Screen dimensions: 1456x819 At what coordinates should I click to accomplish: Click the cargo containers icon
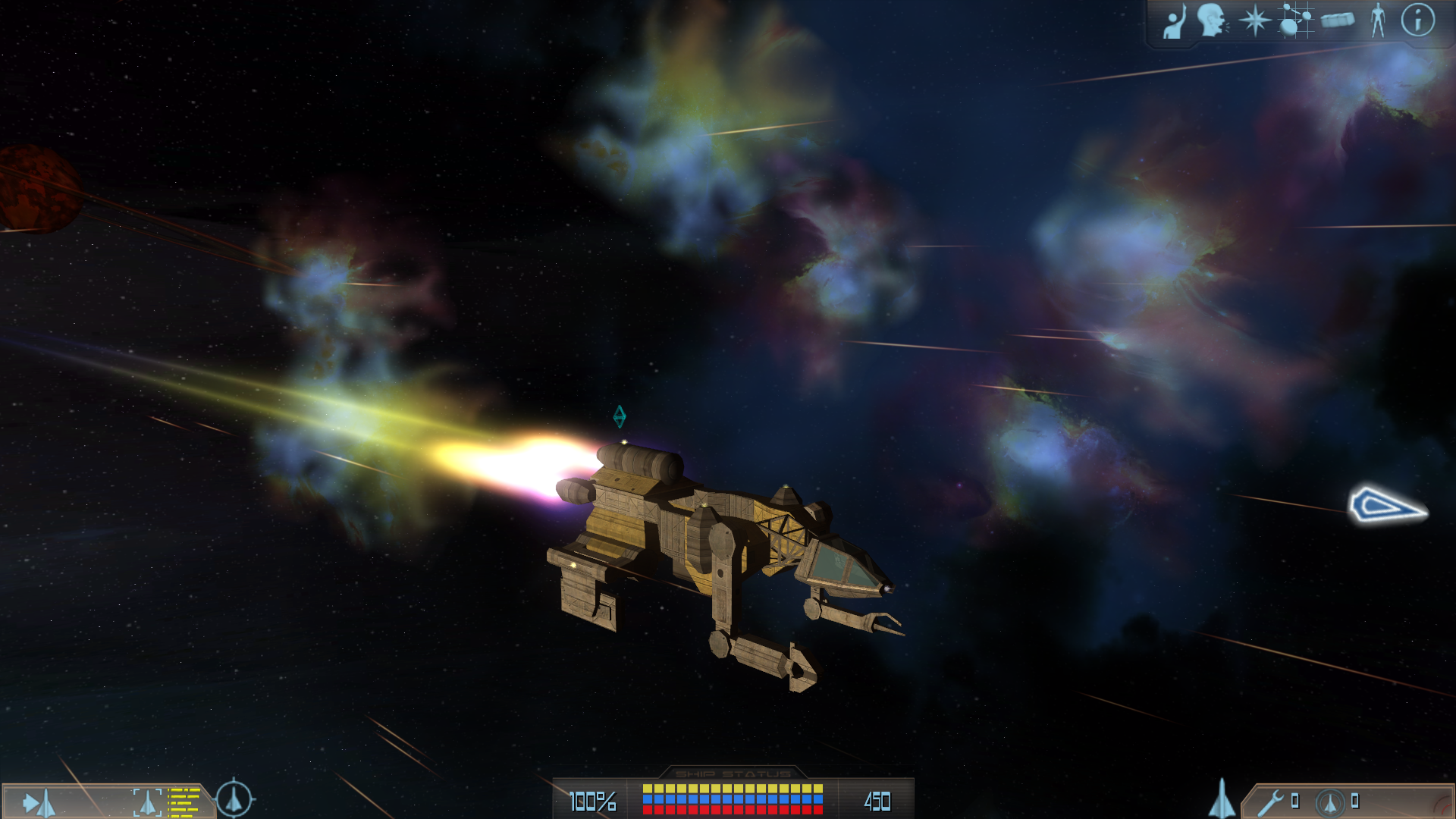click(x=1338, y=20)
